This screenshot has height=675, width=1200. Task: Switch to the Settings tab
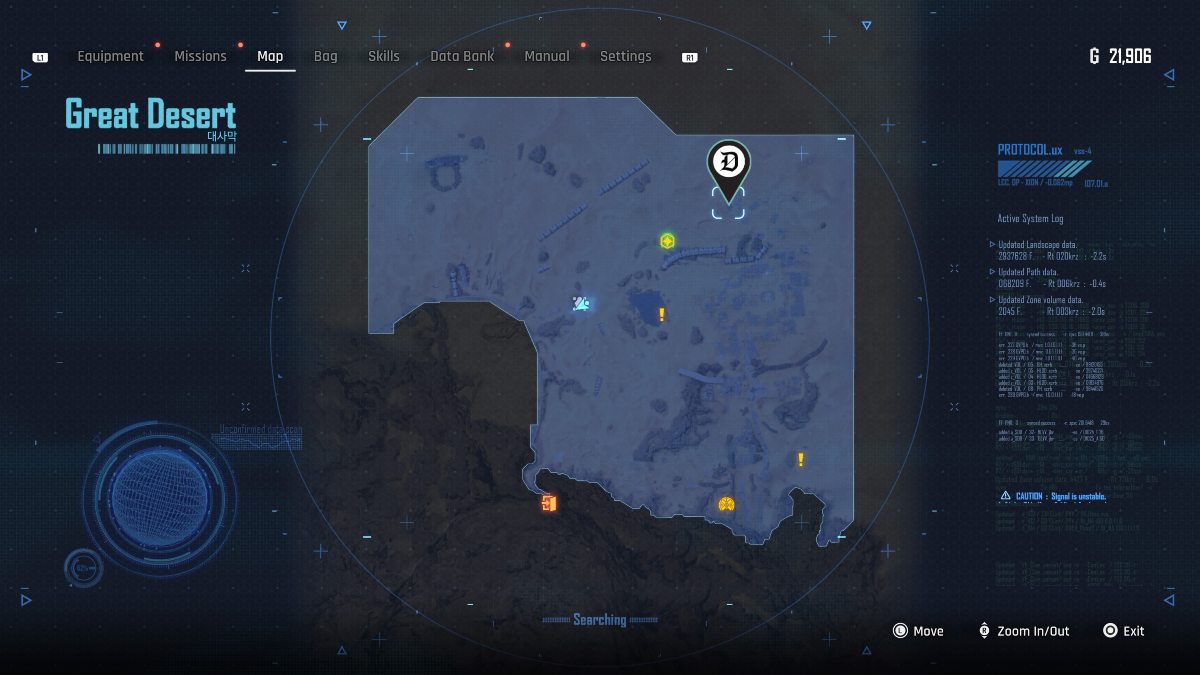625,56
